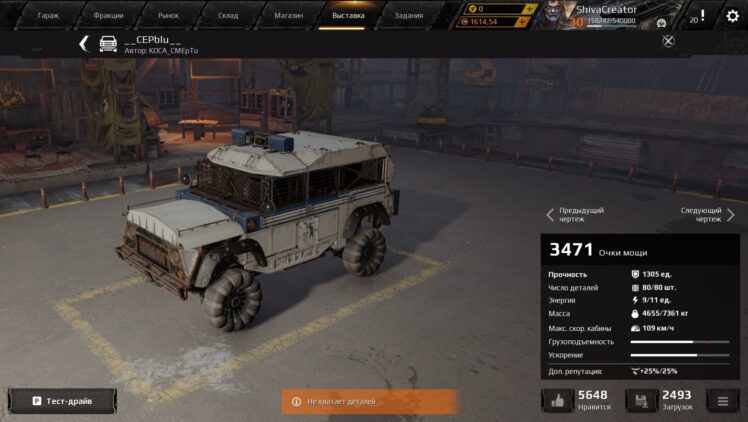Show the Задания tab
The height and width of the screenshot is (422, 748).
pyautogui.click(x=408, y=16)
